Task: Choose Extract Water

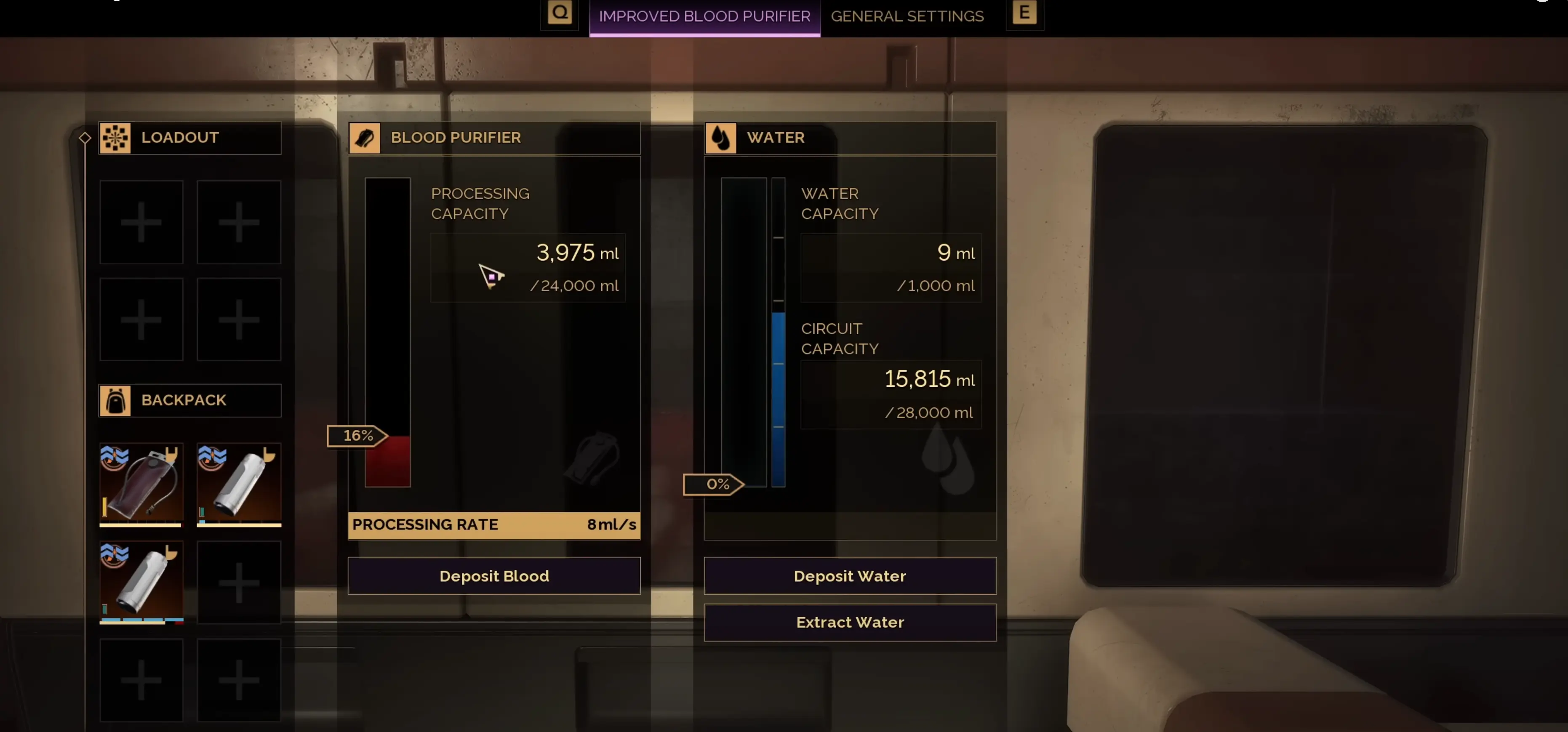Action: [850, 622]
